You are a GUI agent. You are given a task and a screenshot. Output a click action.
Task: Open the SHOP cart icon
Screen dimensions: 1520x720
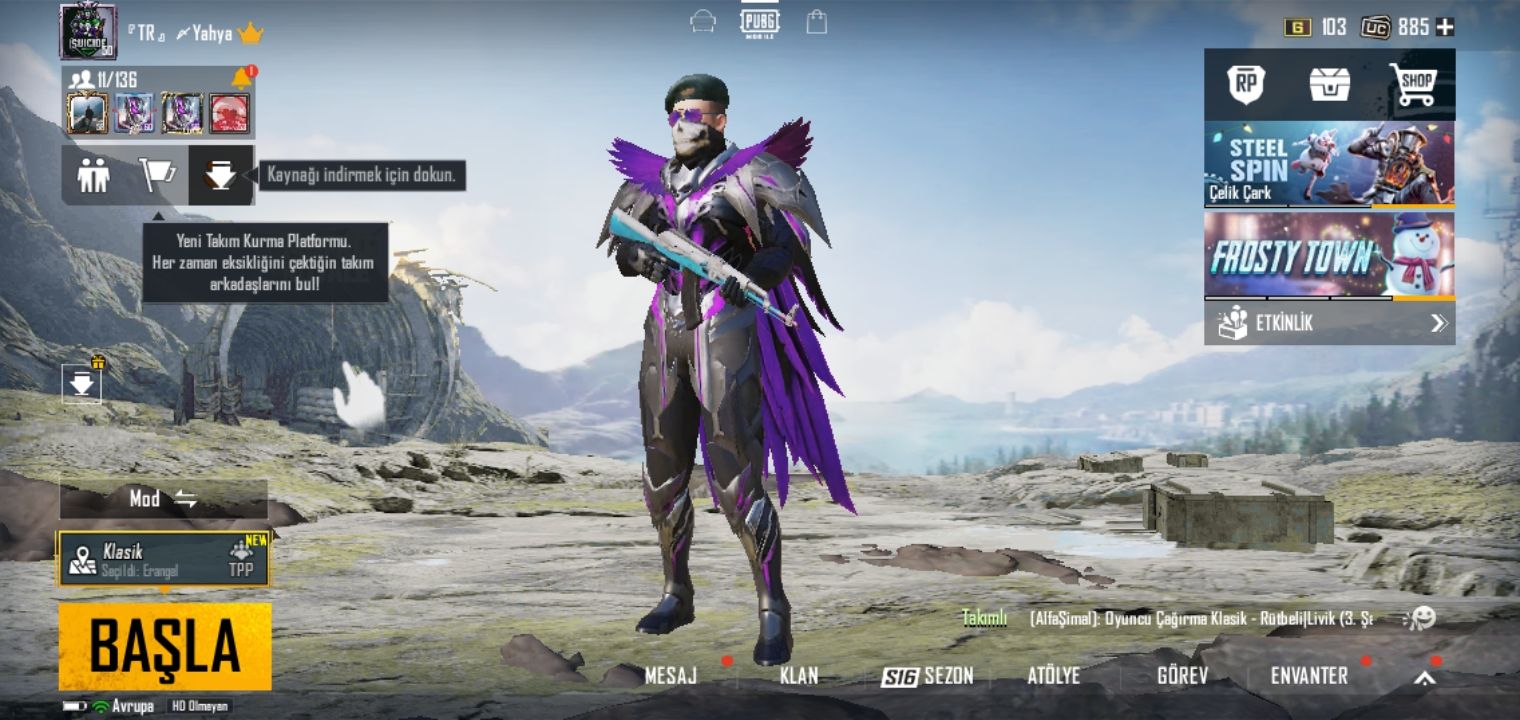click(x=1412, y=85)
